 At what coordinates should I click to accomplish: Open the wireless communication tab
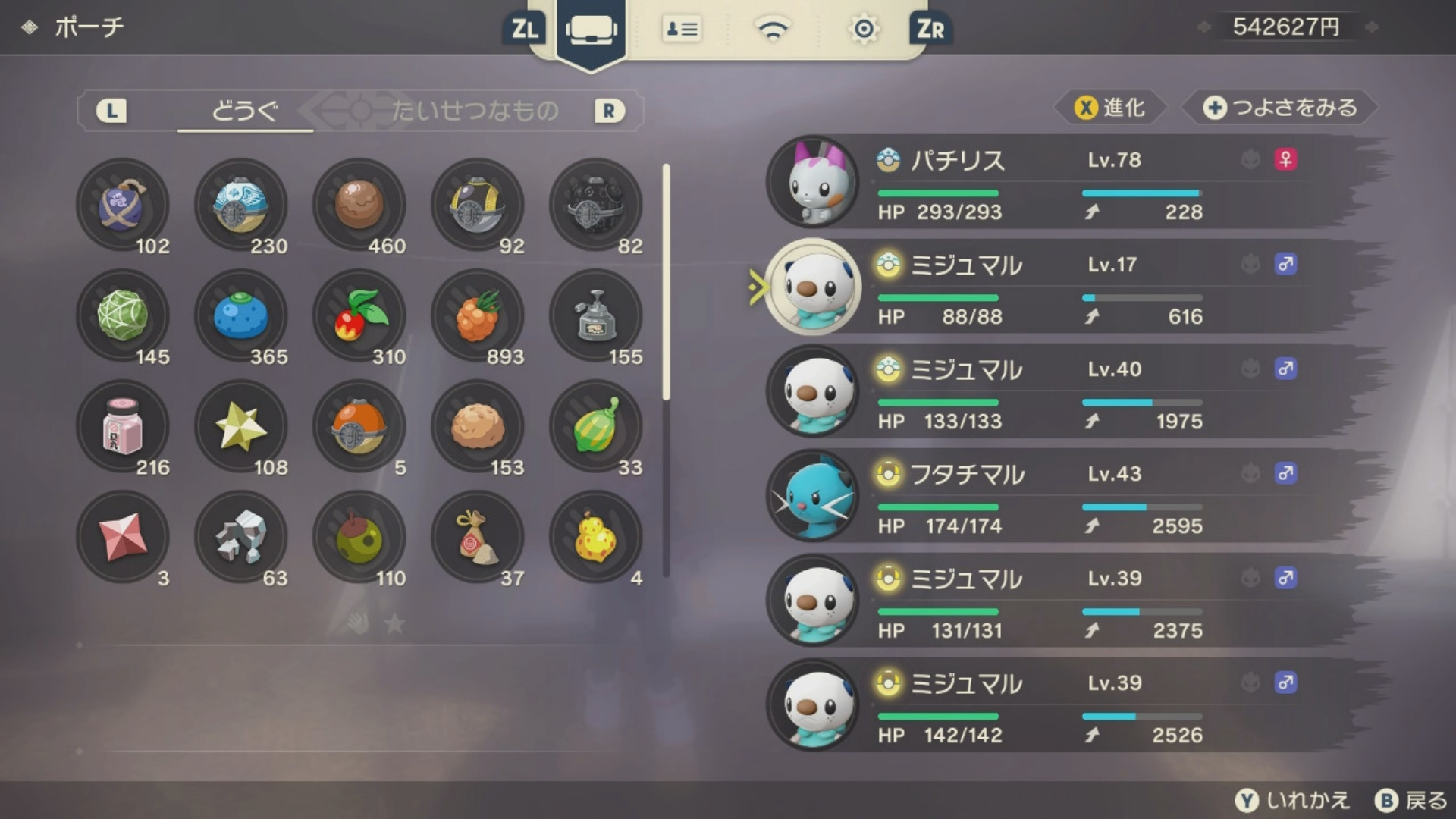772,30
